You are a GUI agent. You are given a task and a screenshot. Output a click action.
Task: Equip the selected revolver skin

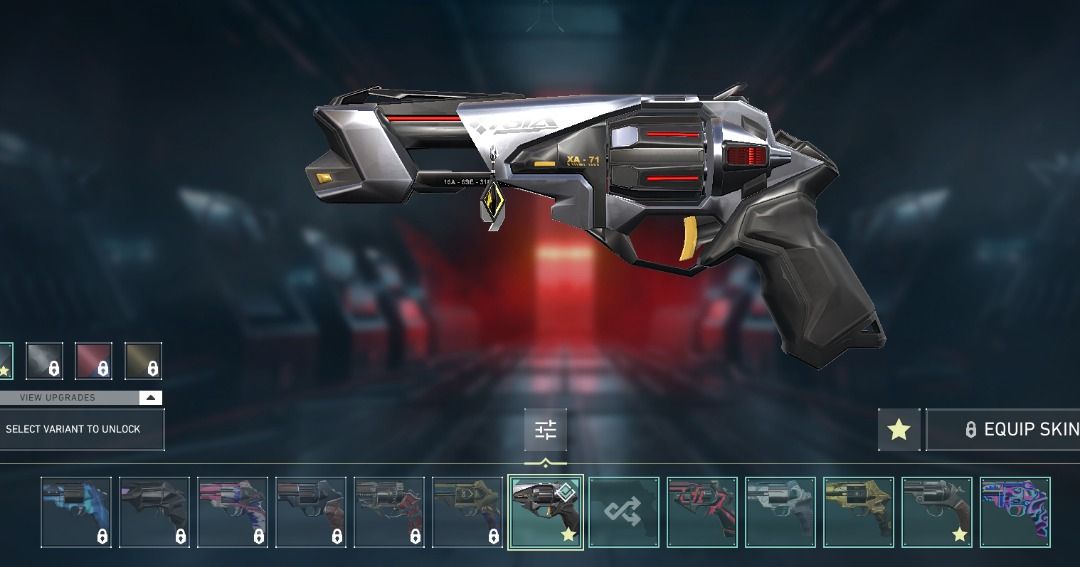1005,429
